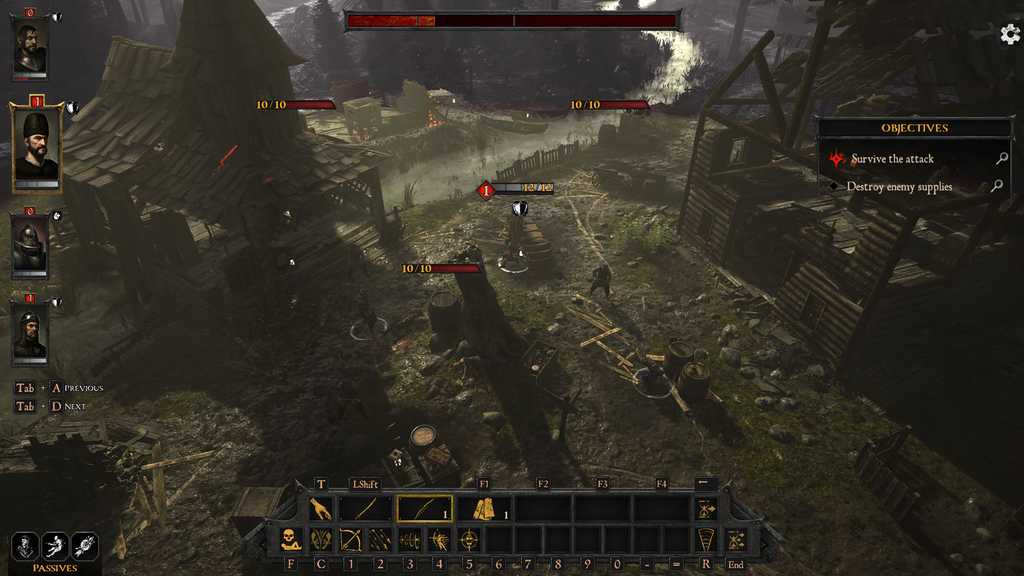This screenshot has width=1024, height=576.
Task: Activate the skull ability on the hotbar
Action: [x=291, y=540]
